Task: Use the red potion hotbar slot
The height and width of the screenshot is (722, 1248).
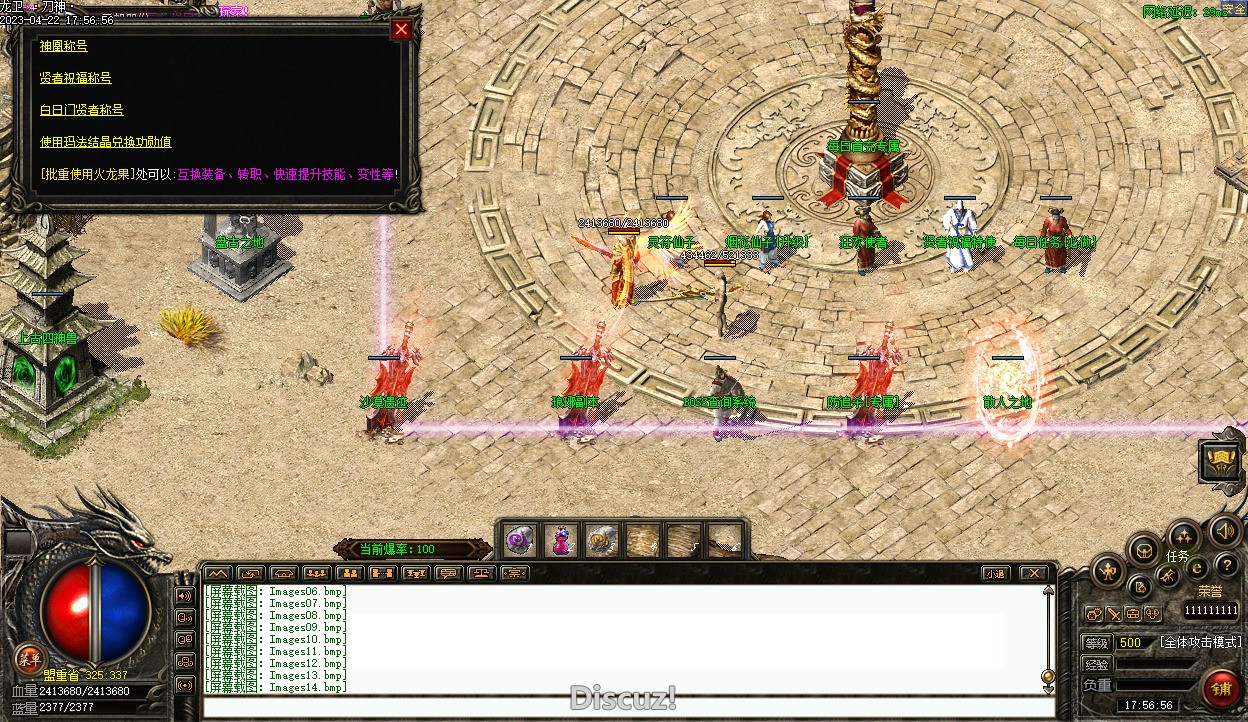Action: tap(560, 541)
